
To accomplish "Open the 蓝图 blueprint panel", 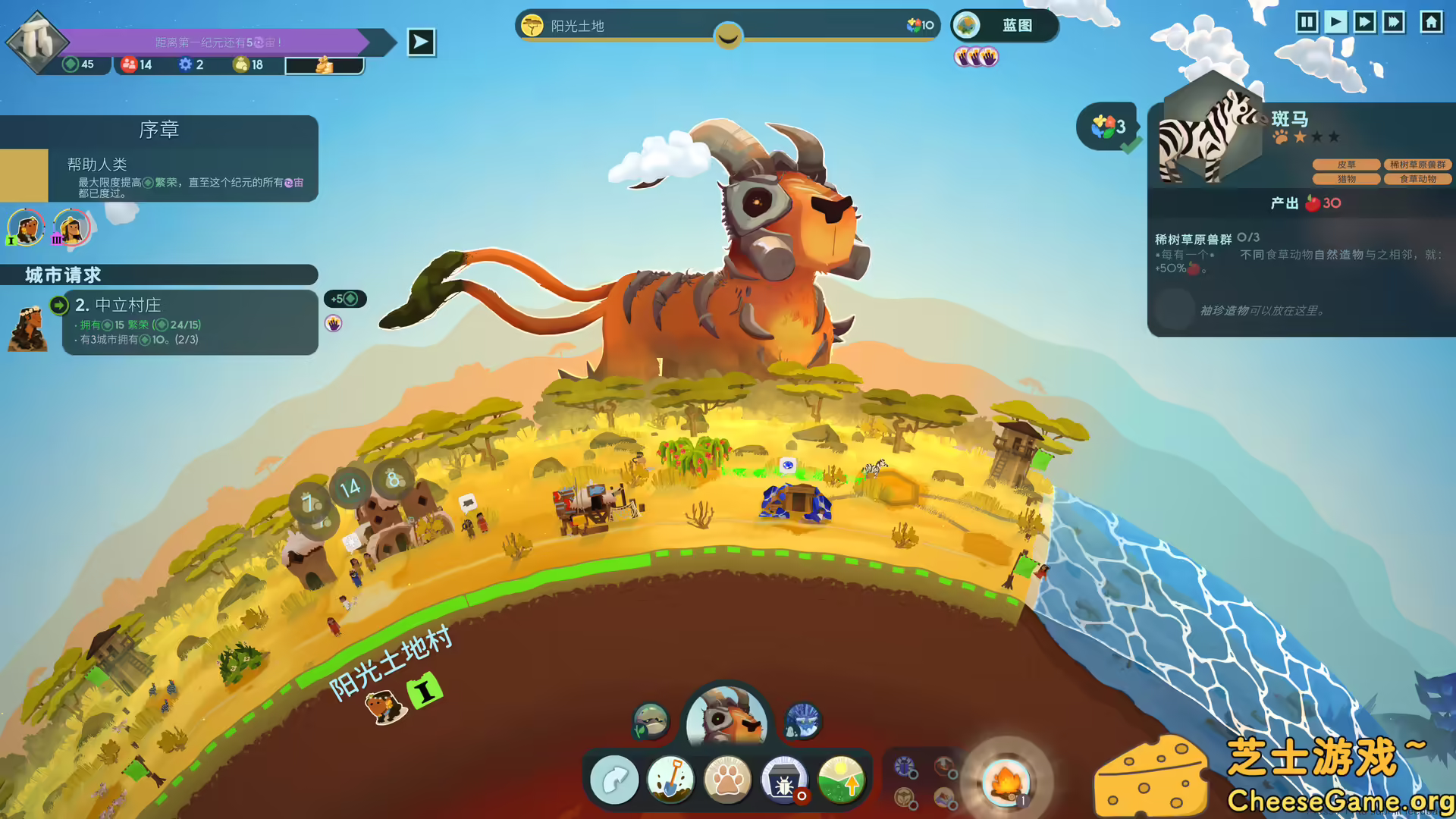I will (x=1004, y=26).
